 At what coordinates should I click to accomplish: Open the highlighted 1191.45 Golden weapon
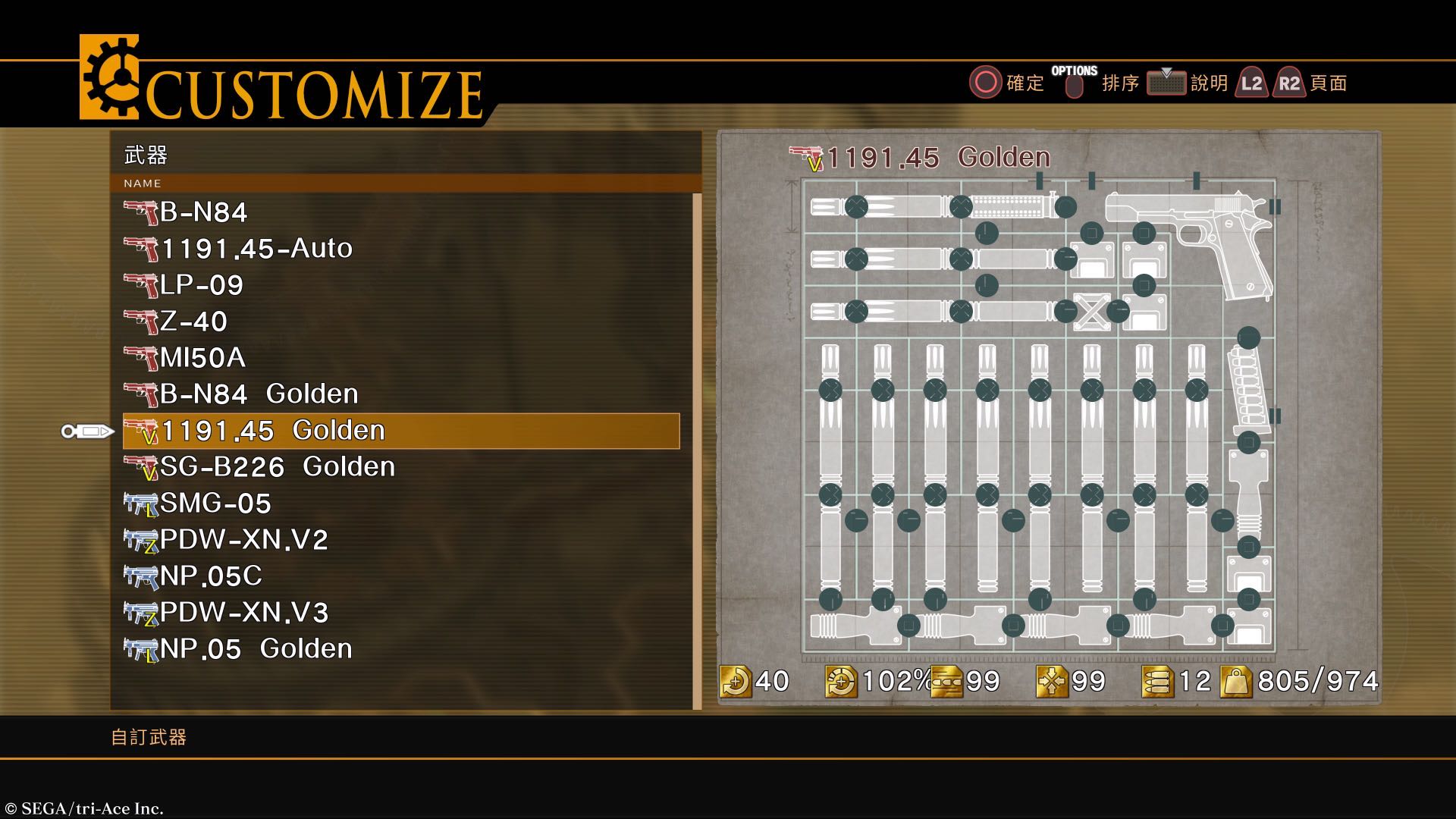[273, 431]
